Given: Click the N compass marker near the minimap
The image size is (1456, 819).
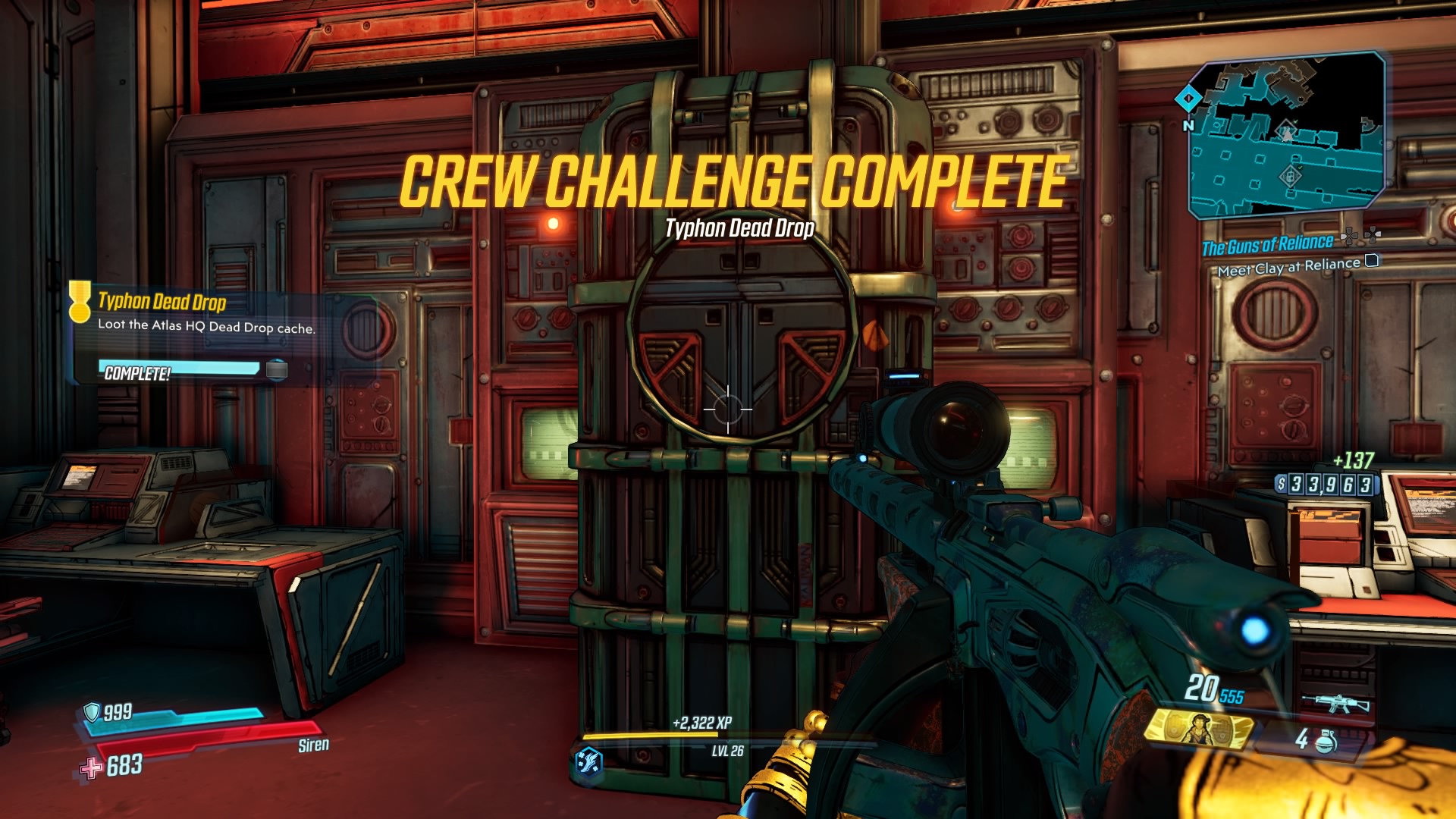Looking at the screenshot, I should click(1189, 124).
